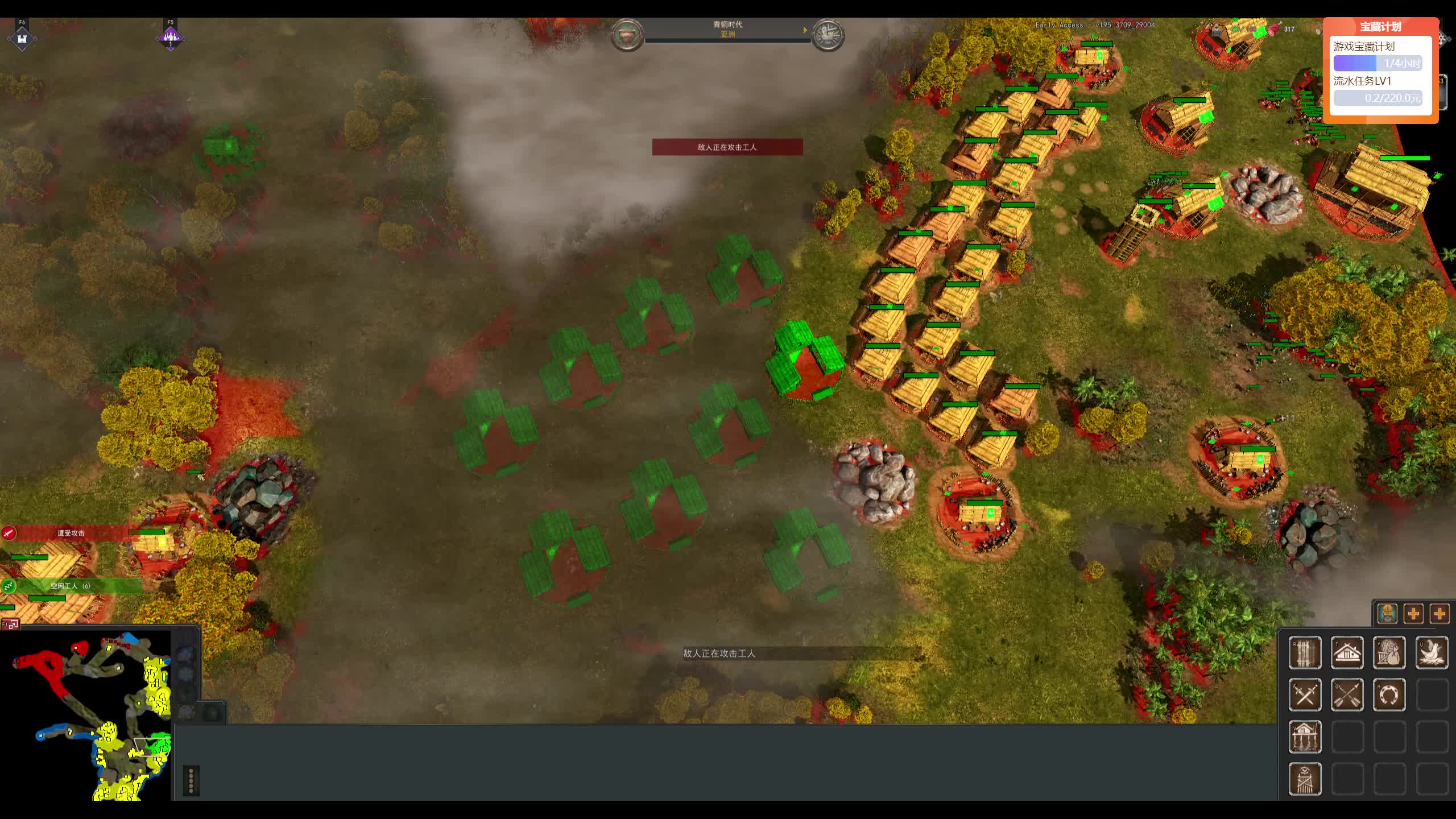Screen dimensions: 1456x819
Task: Choose the watchtower build icon
Action: coord(1305,779)
